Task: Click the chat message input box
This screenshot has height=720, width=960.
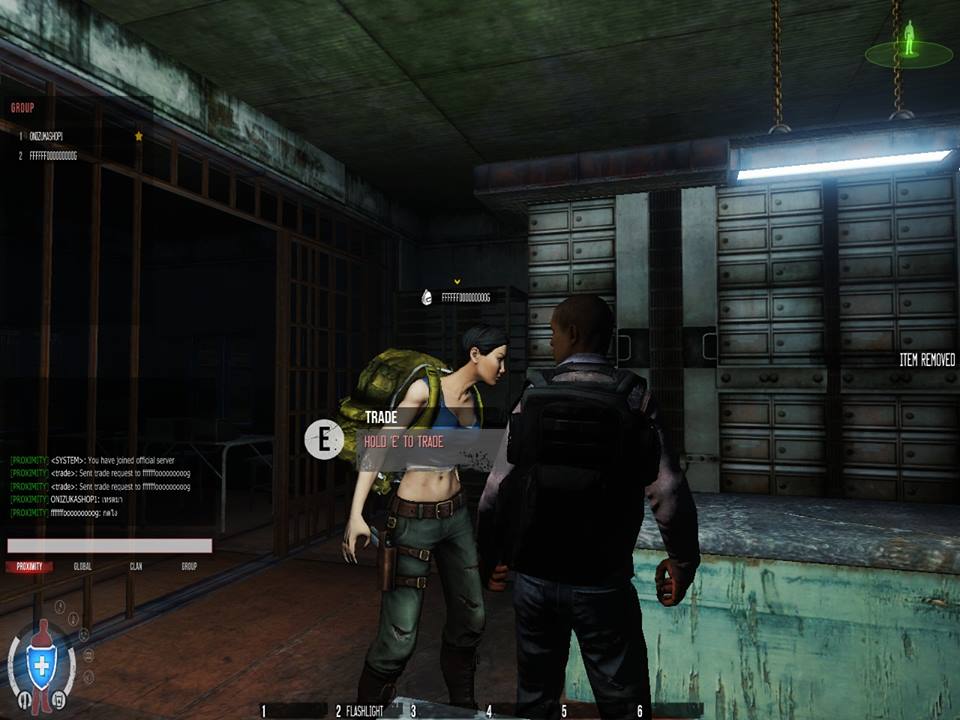Action: [x=109, y=546]
